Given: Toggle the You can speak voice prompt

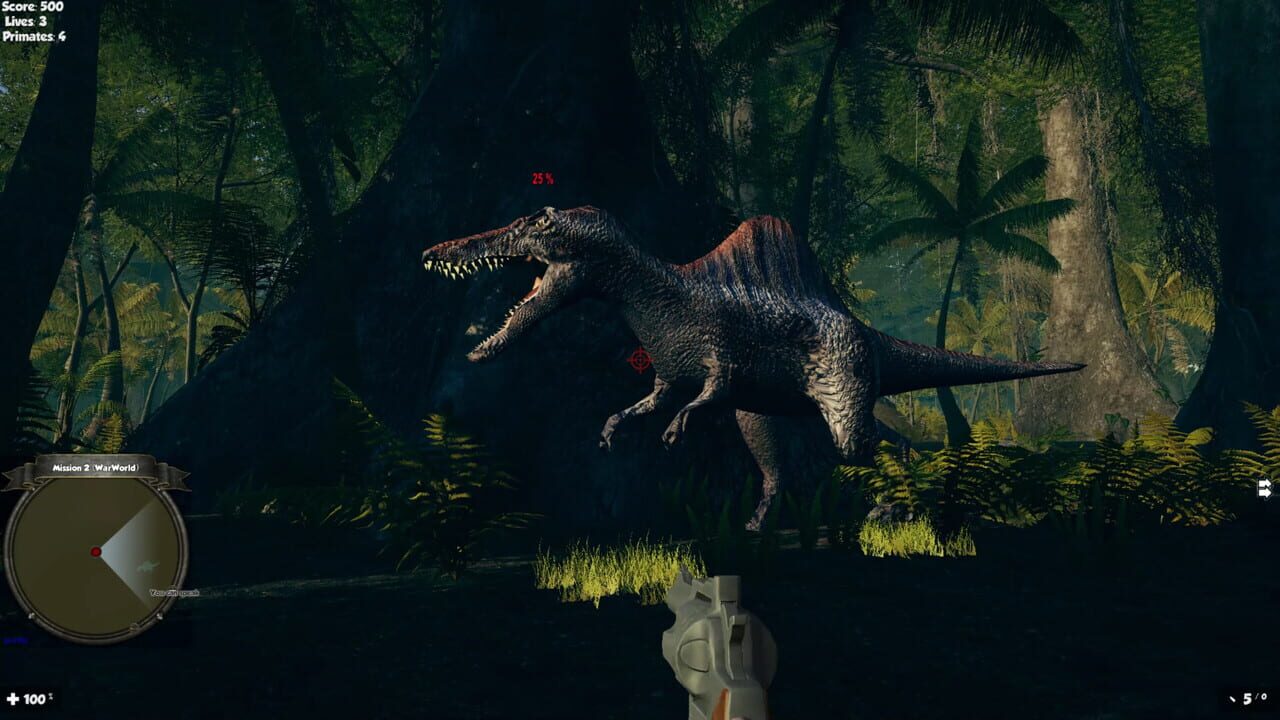Looking at the screenshot, I should (x=174, y=593).
